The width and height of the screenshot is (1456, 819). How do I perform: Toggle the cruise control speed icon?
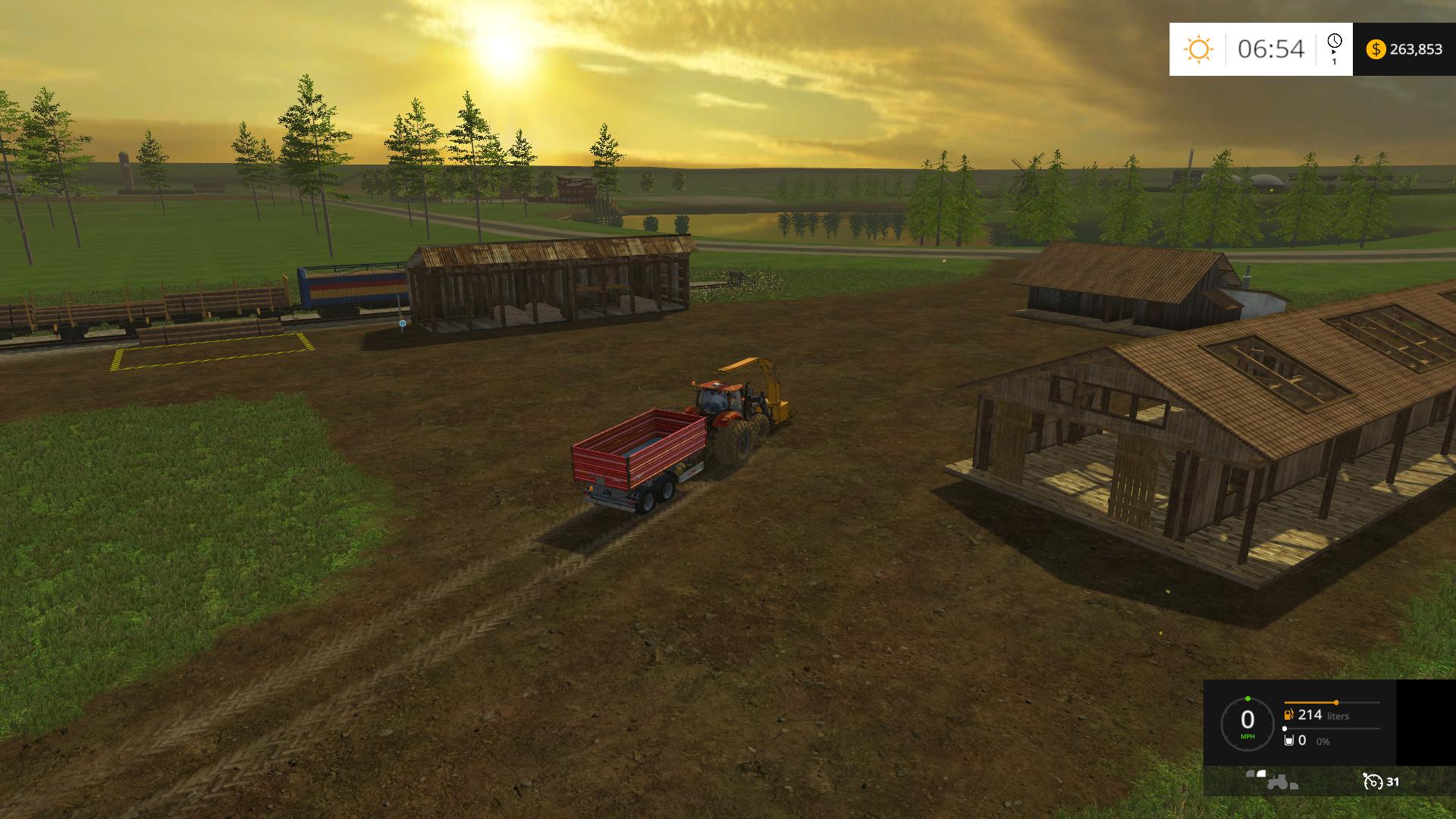point(1372,781)
